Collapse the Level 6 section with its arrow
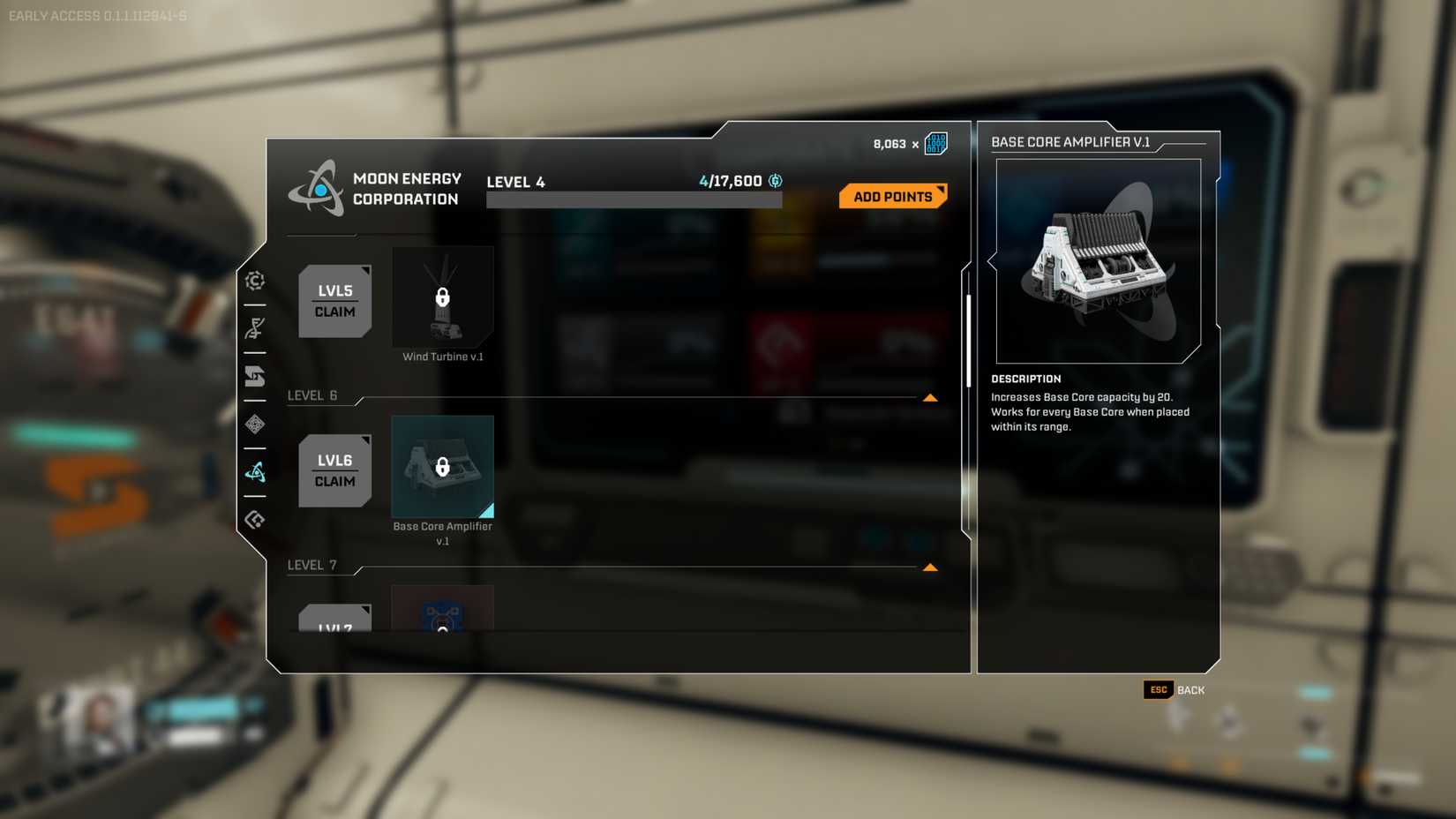This screenshot has width=1456, height=819. point(931,397)
